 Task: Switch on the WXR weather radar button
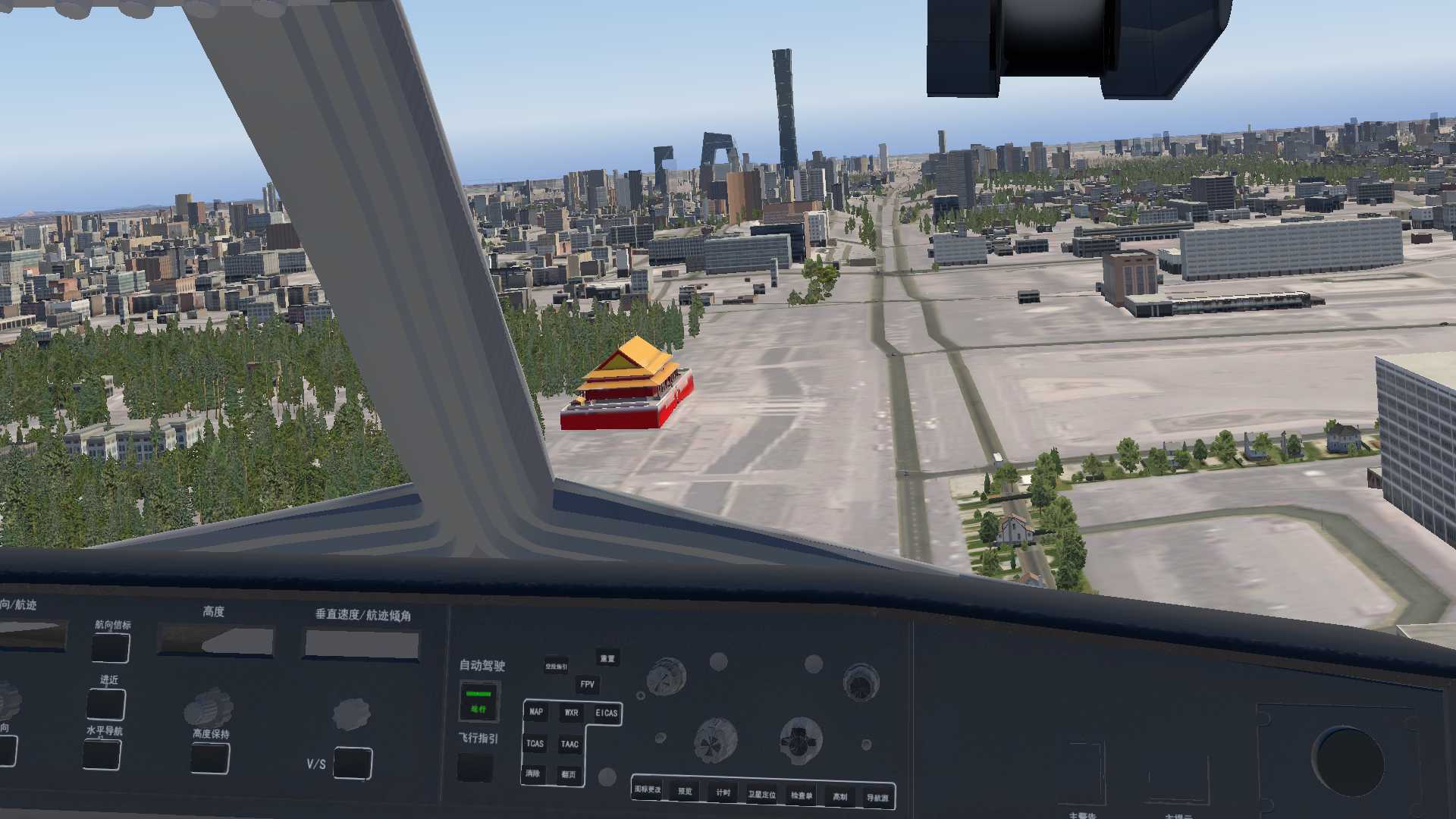point(571,713)
